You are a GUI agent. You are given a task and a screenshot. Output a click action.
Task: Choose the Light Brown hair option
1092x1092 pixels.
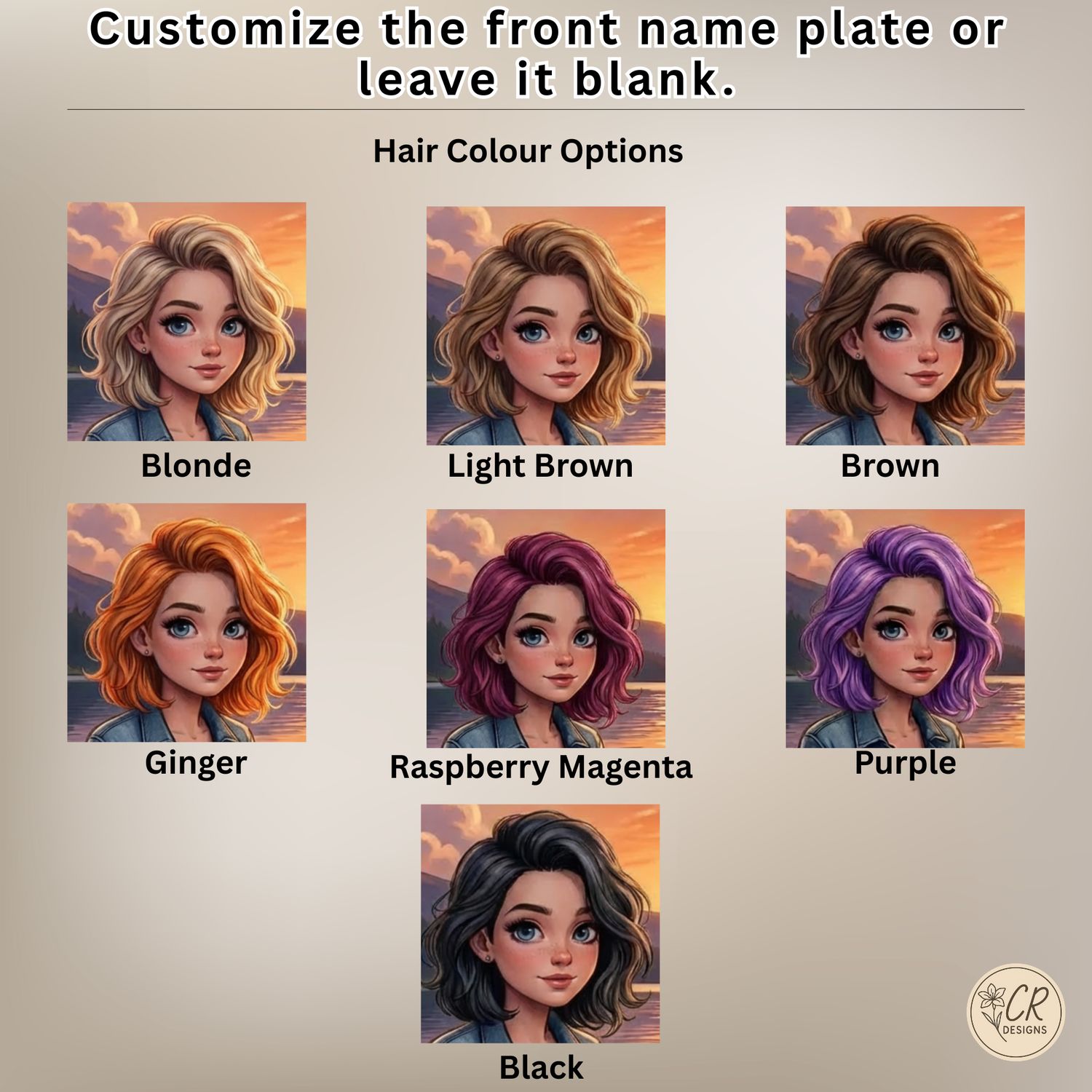545,325
